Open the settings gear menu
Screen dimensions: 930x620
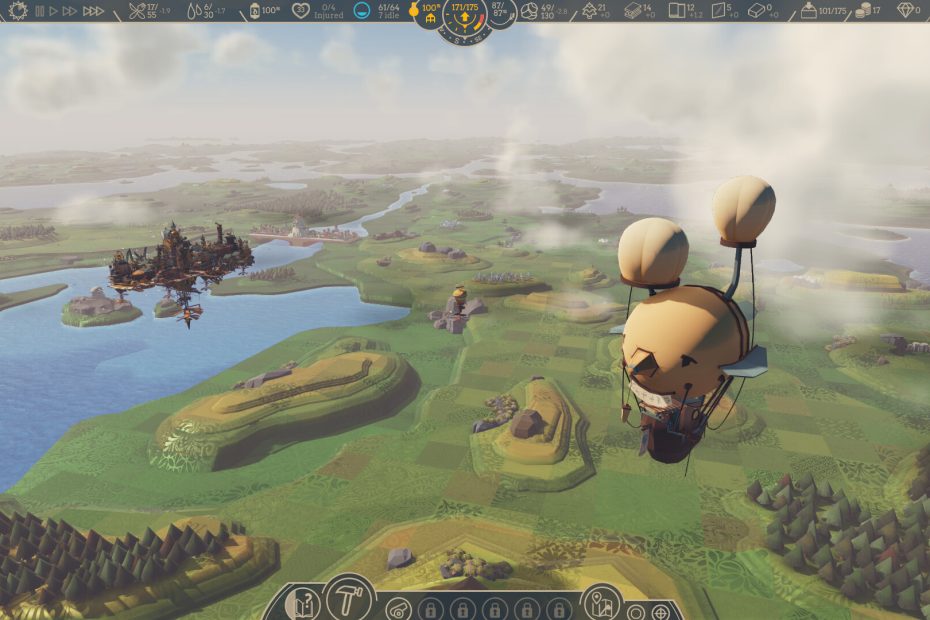pos(18,11)
